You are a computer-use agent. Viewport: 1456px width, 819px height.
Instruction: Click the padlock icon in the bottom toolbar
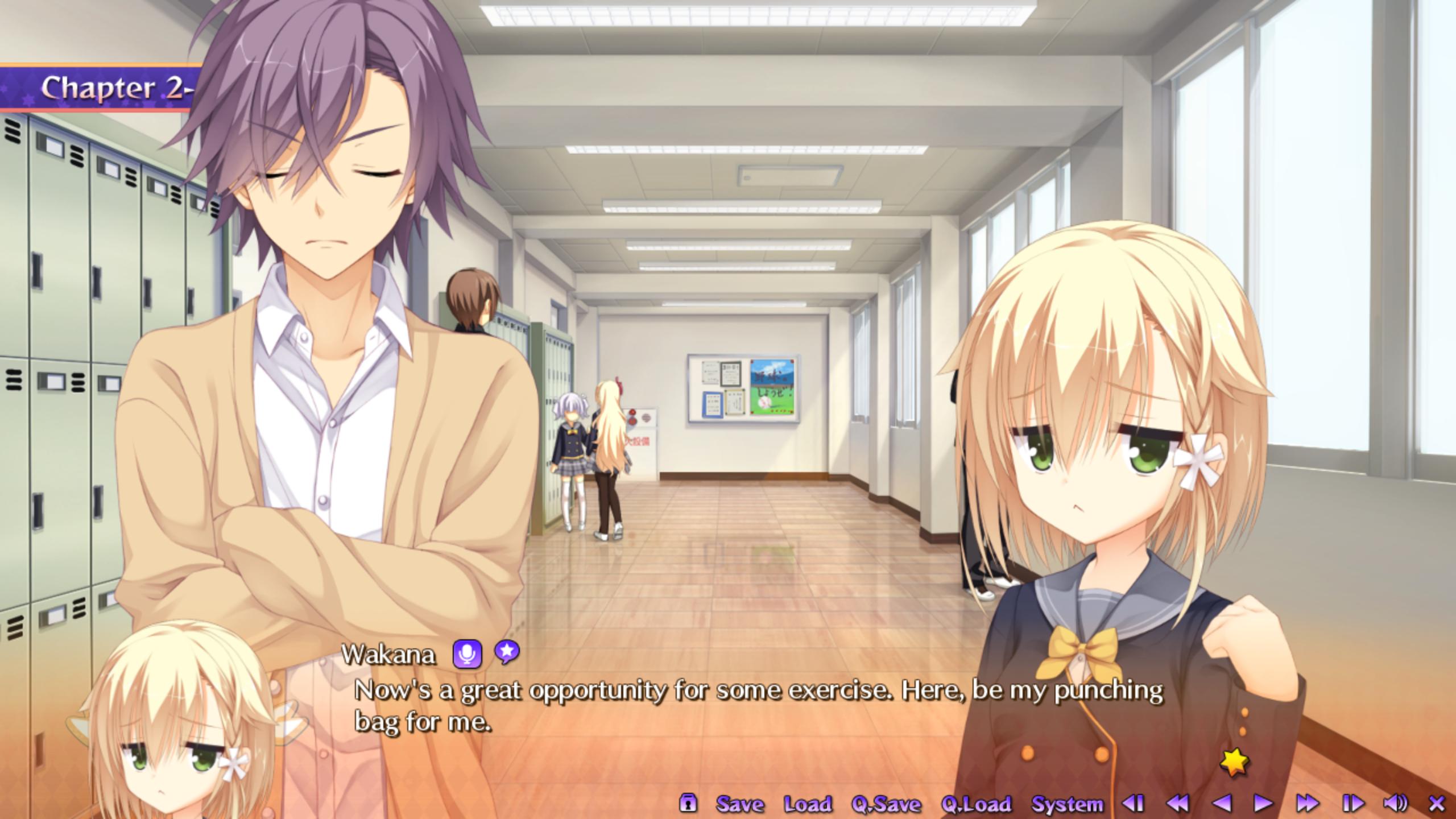[688, 803]
